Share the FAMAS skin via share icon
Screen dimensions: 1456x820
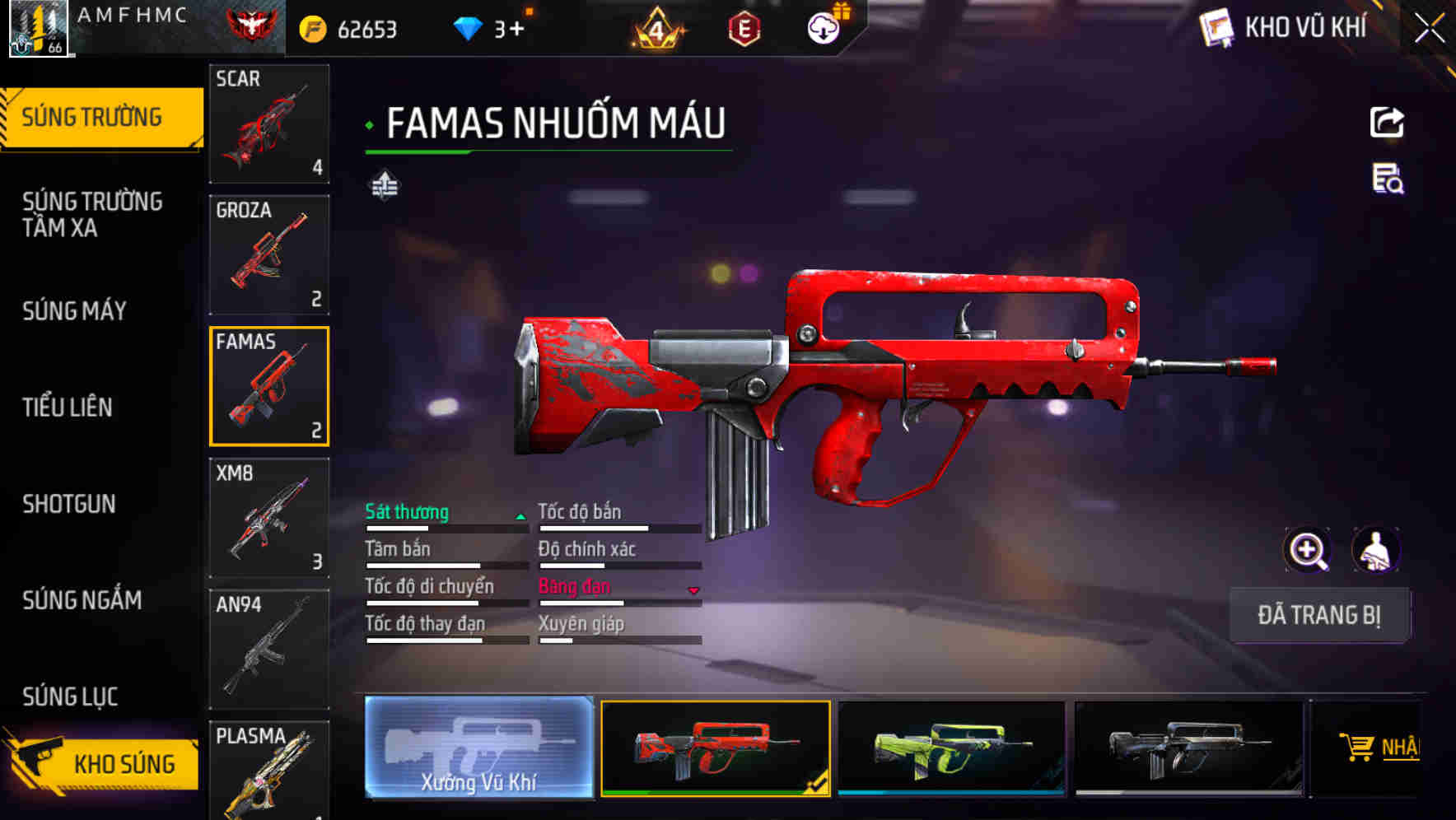click(x=1387, y=123)
